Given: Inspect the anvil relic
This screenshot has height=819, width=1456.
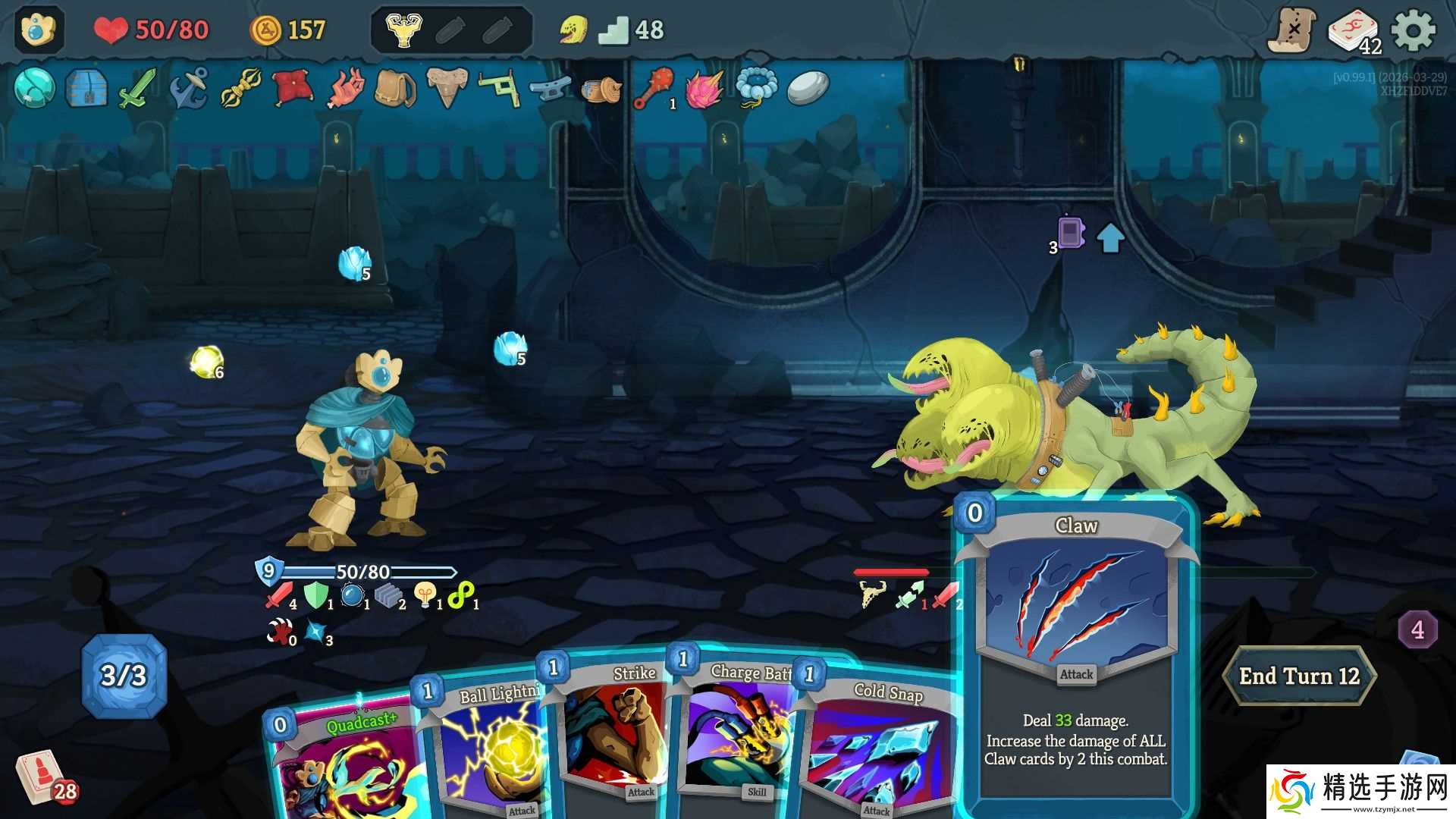Looking at the screenshot, I should [550, 89].
